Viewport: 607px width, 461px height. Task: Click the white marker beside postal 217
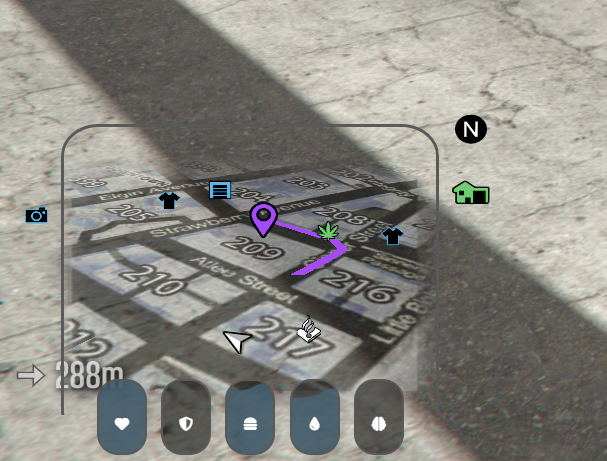pyautogui.click(x=309, y=329)
